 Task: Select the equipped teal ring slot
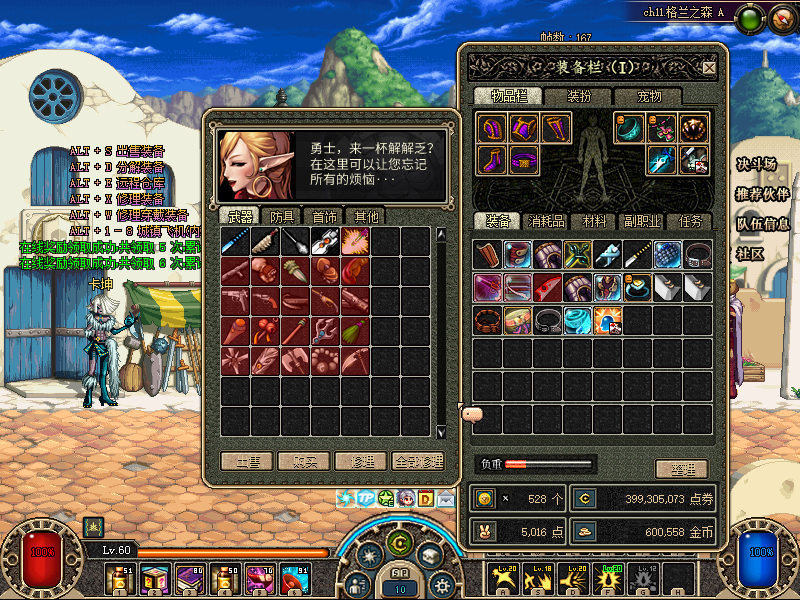pyautogui.click(x=628, y=128)
